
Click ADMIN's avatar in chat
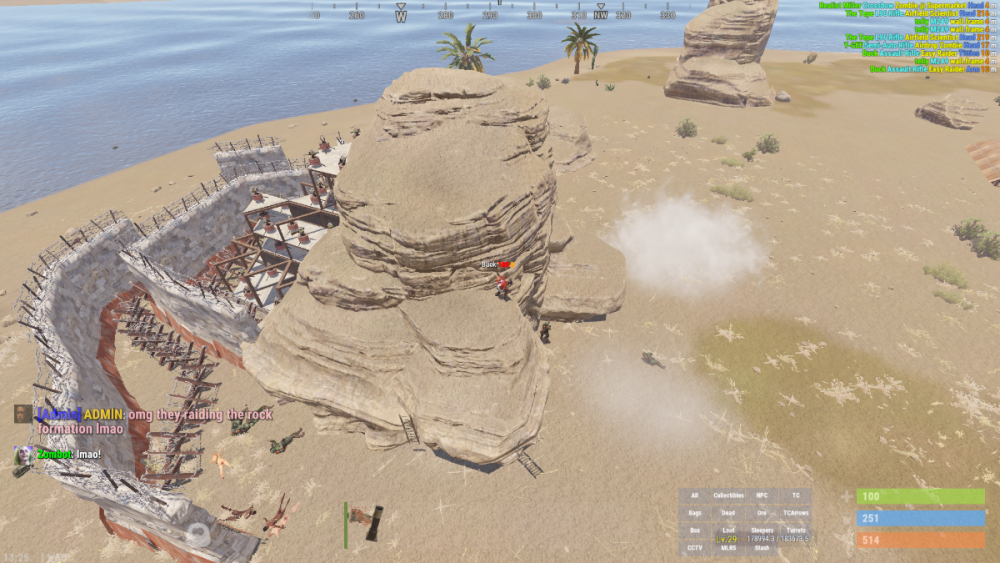[x=23, y=414]
